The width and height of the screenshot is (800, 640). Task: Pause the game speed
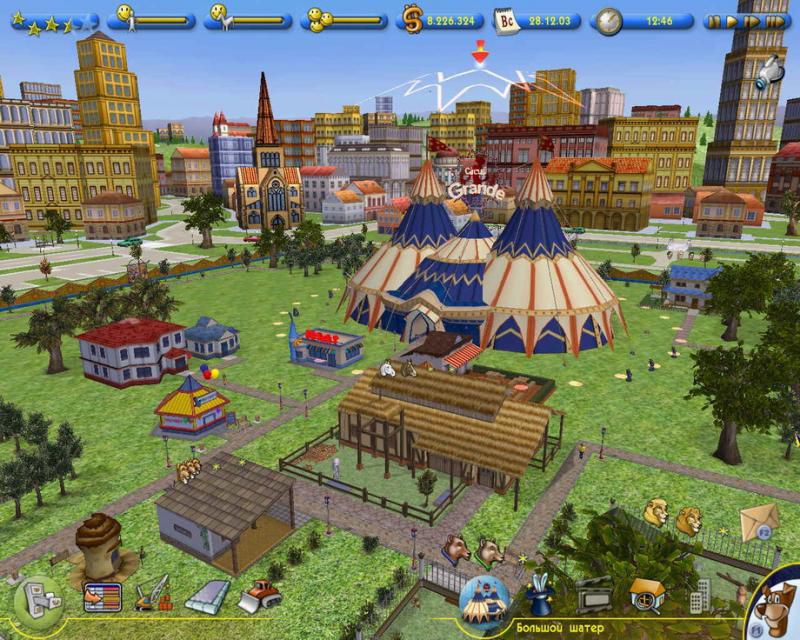pos(714,20)
